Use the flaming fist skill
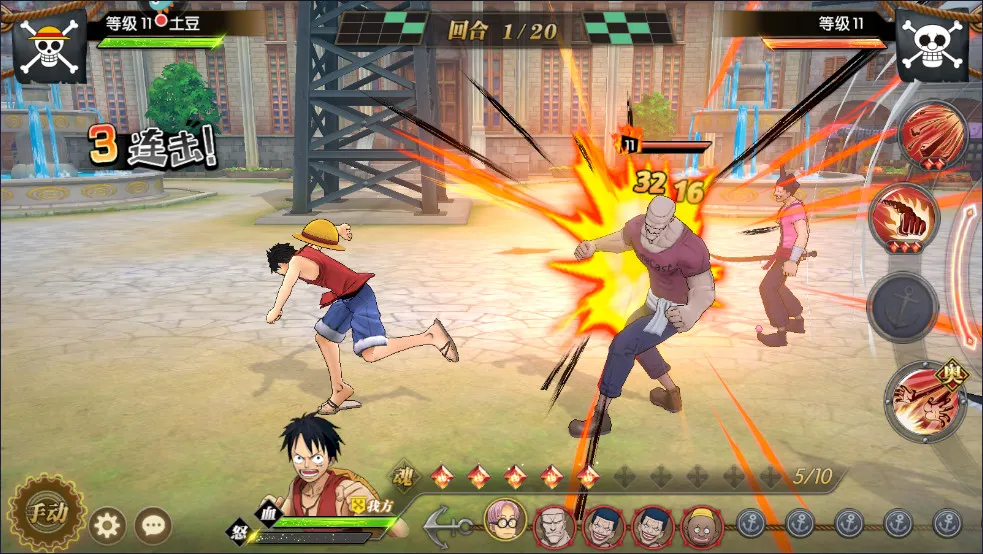 901,216
